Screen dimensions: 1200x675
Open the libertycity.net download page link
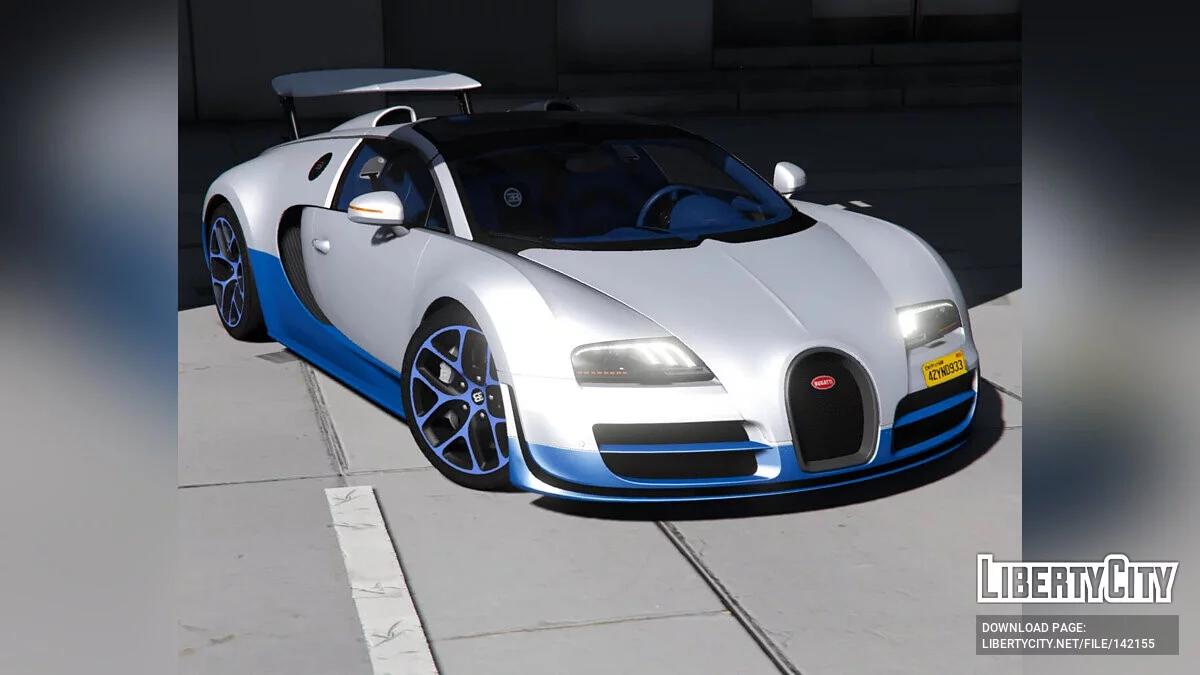(x=1068, y=644)
